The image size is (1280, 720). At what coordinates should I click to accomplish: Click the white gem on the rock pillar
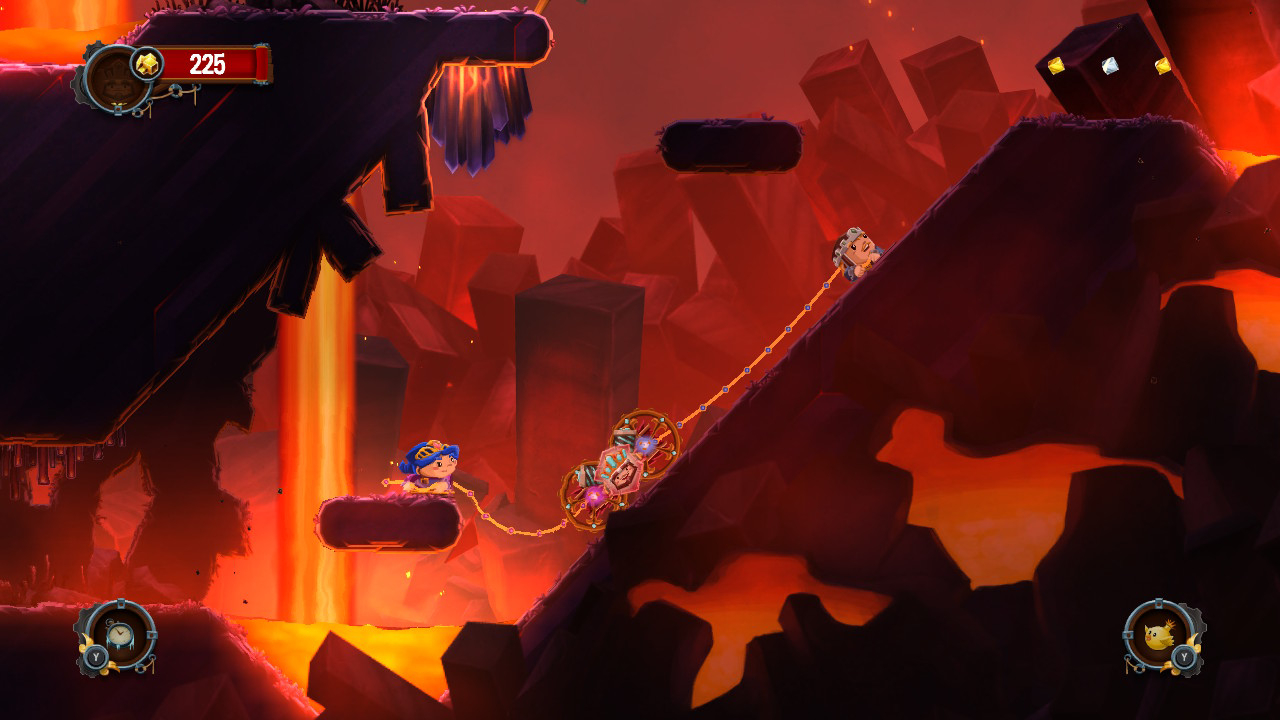click(1110, 65)
